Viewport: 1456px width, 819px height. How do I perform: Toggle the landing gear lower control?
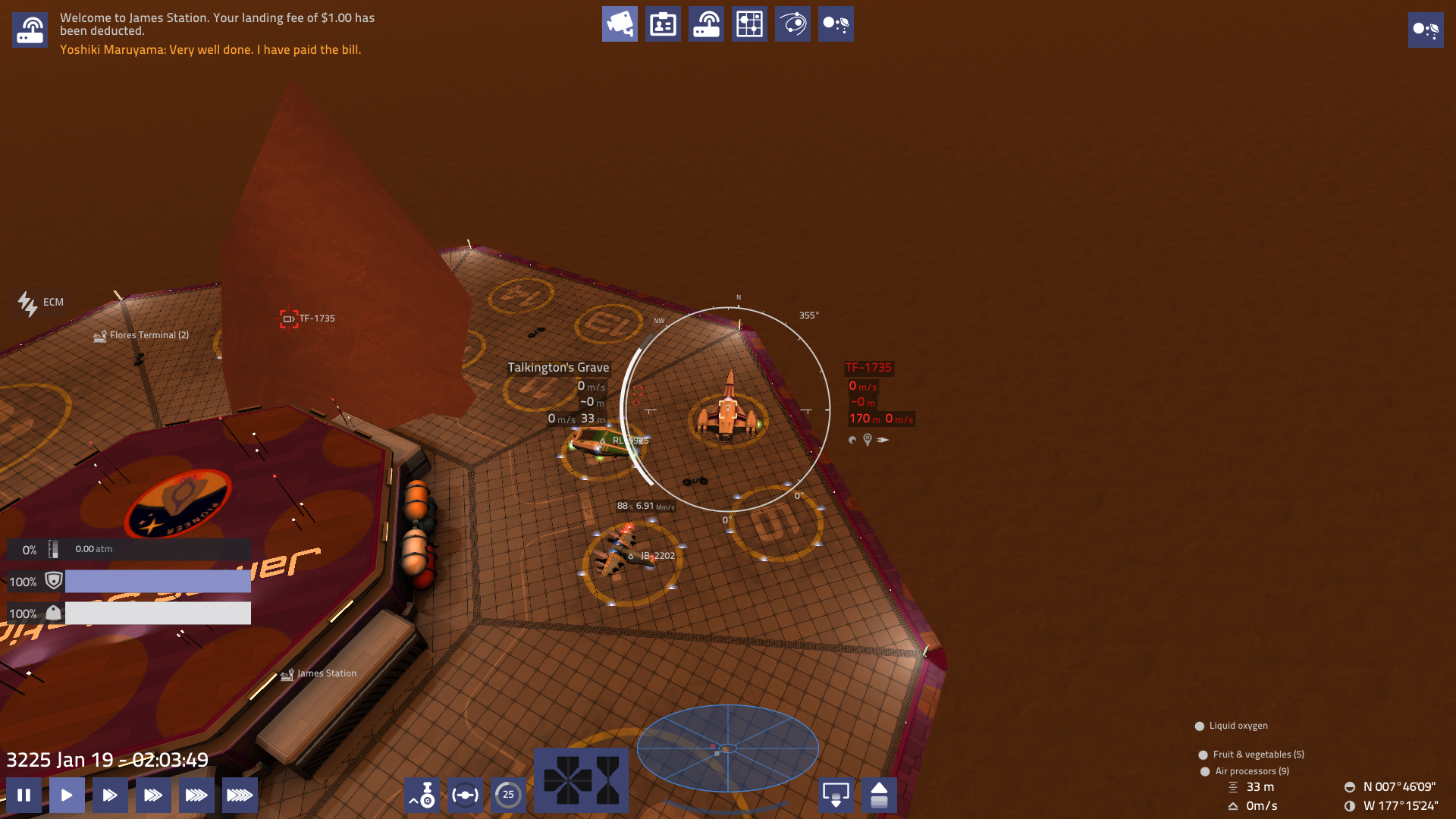click(x=836, y=795)
